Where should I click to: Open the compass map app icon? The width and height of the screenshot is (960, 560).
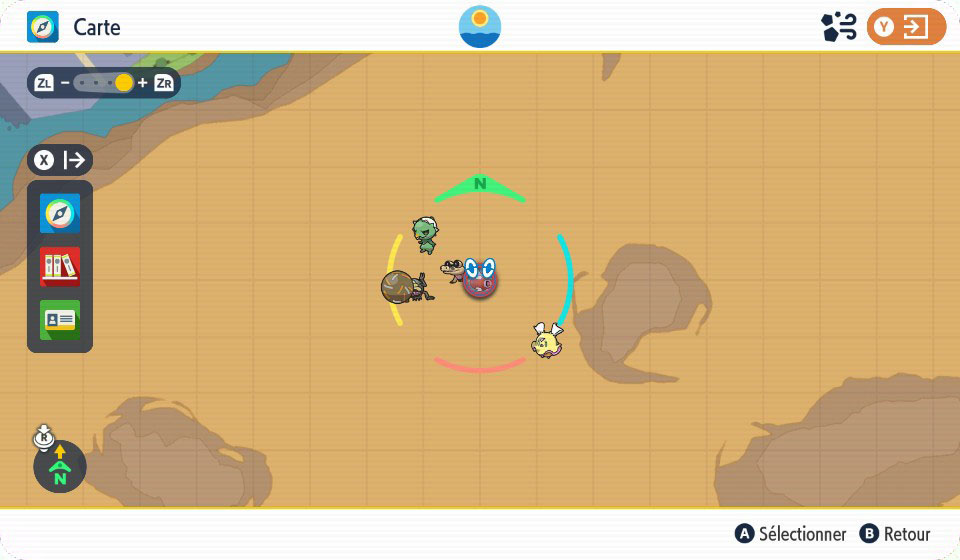tap(60, 214)
